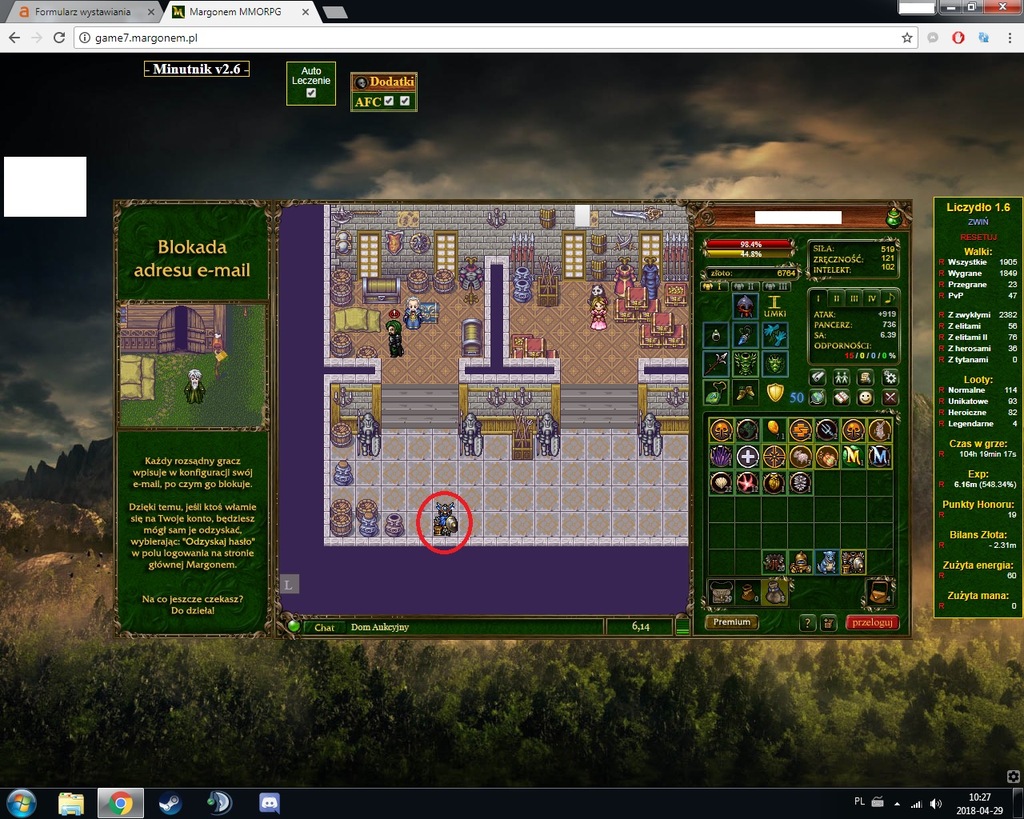
Task: Use the white cross healing item
Action: (747, 457)
